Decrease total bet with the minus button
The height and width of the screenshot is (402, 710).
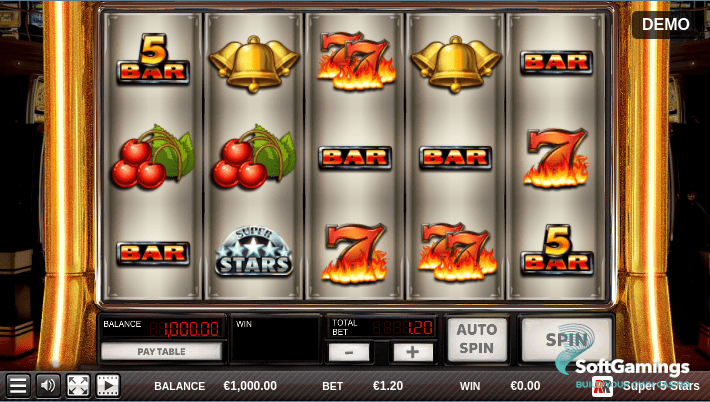[349, 352]
